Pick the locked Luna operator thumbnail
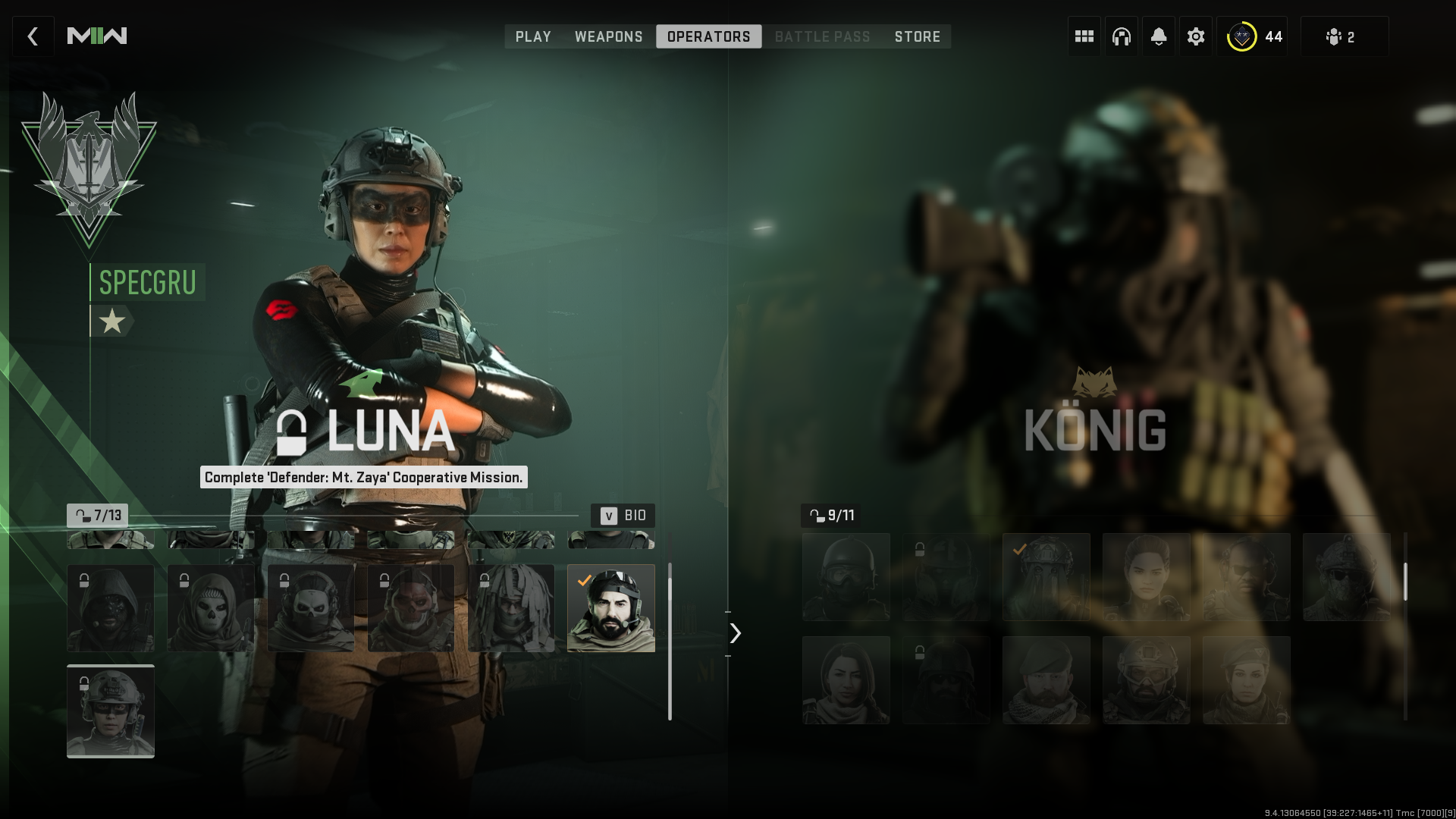 [x=111, y=711]
